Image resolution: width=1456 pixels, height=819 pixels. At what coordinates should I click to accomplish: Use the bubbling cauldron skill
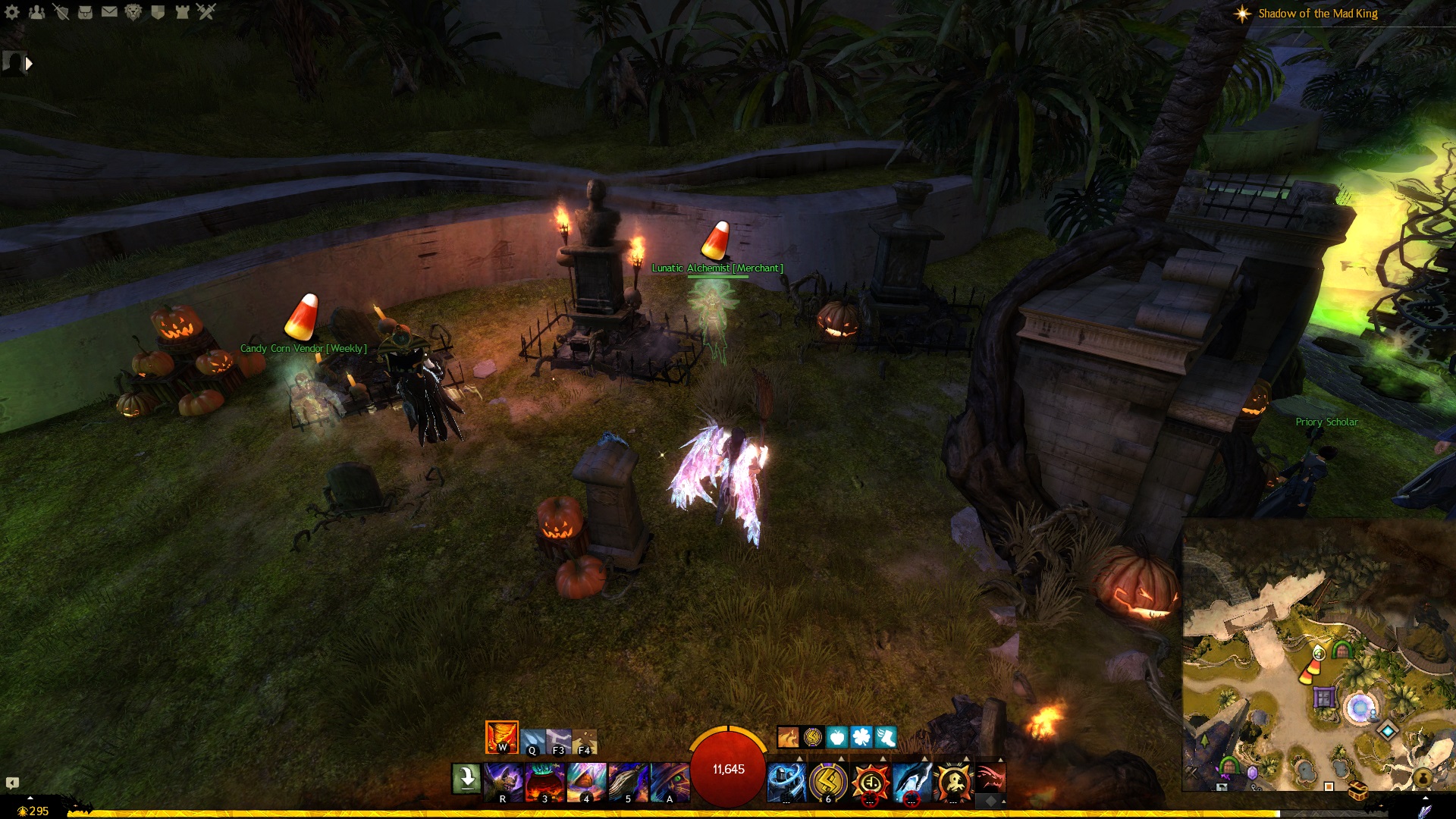coord(545,782)
